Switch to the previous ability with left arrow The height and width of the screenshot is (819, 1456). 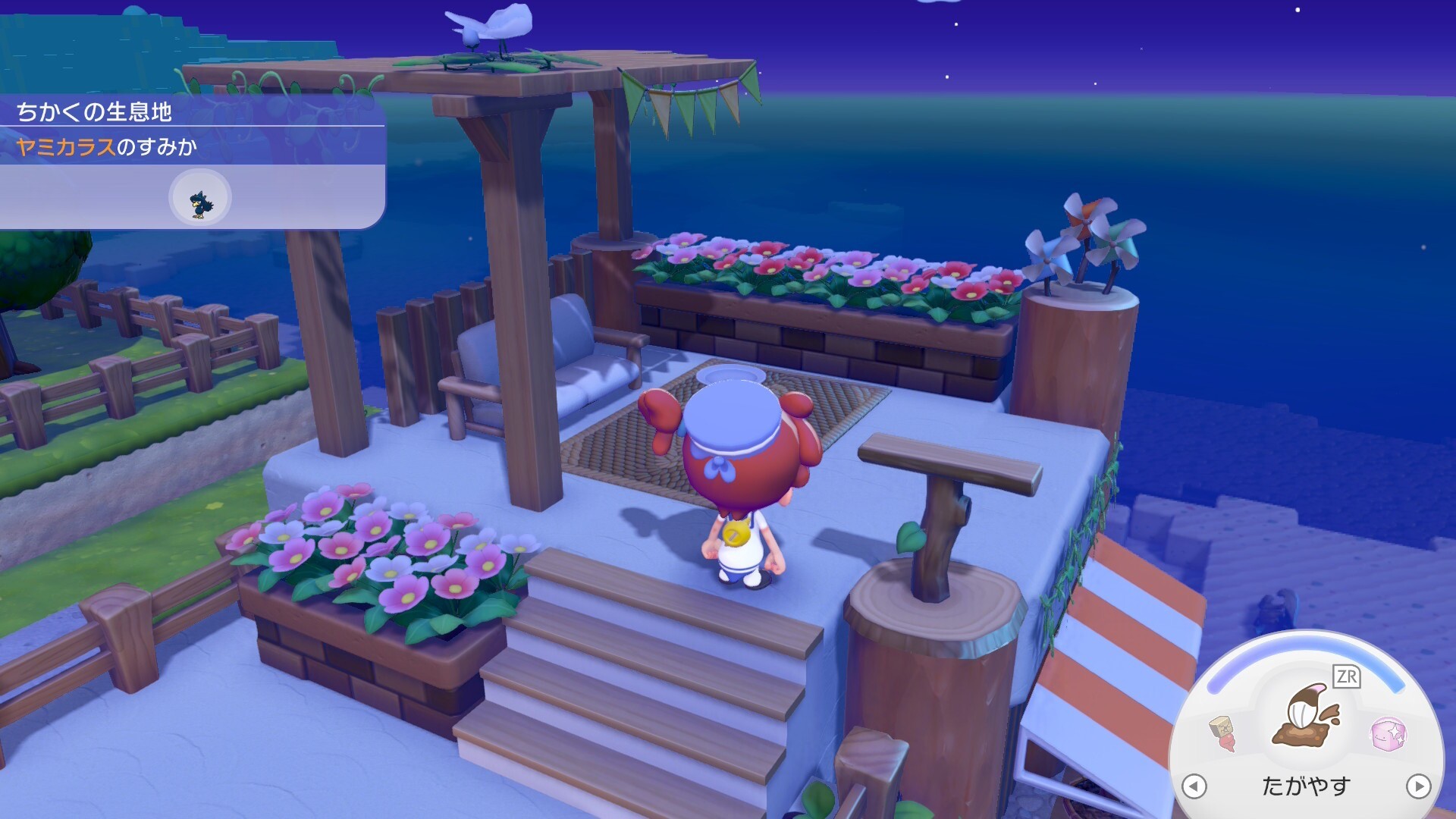click(1194, 786)
